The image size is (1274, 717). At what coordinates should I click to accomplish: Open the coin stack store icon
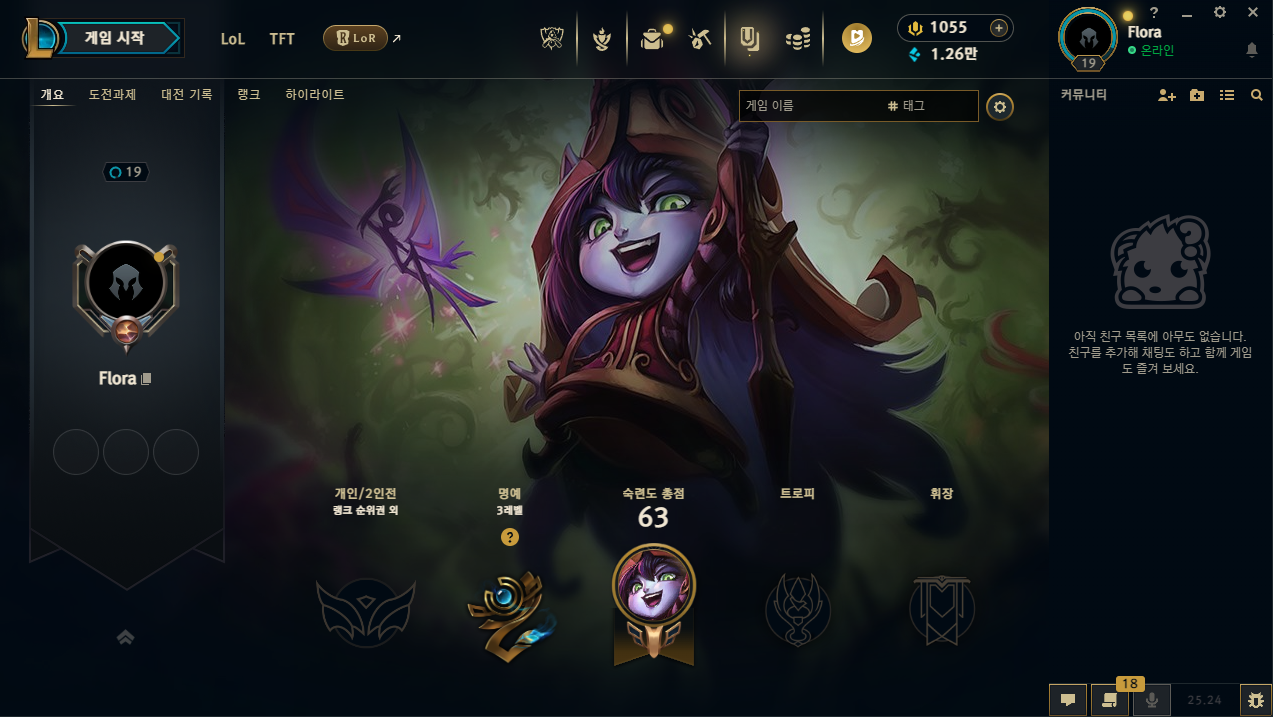(797, 39)
